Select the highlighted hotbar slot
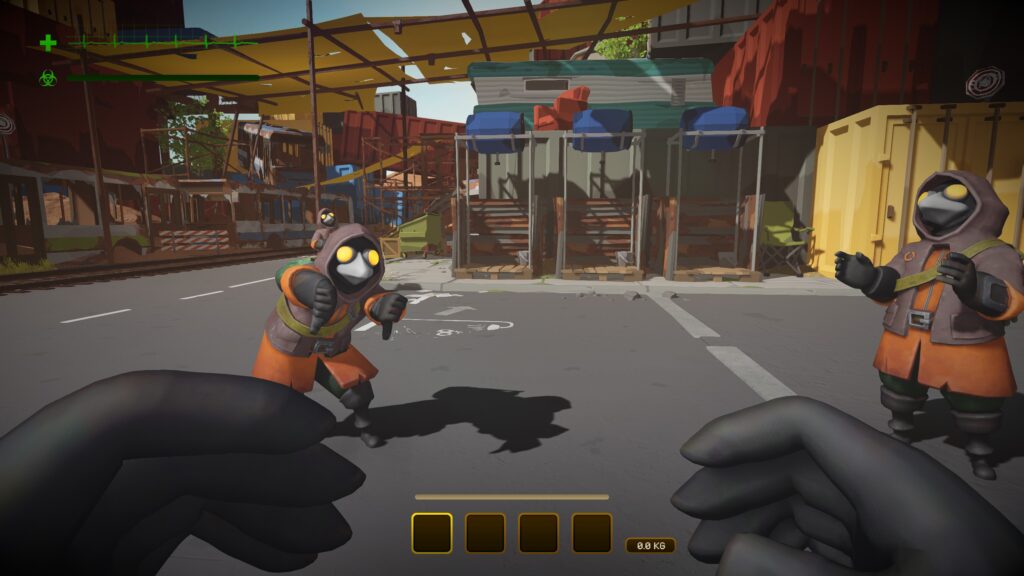1024x576 pixels. click(432, 533)
